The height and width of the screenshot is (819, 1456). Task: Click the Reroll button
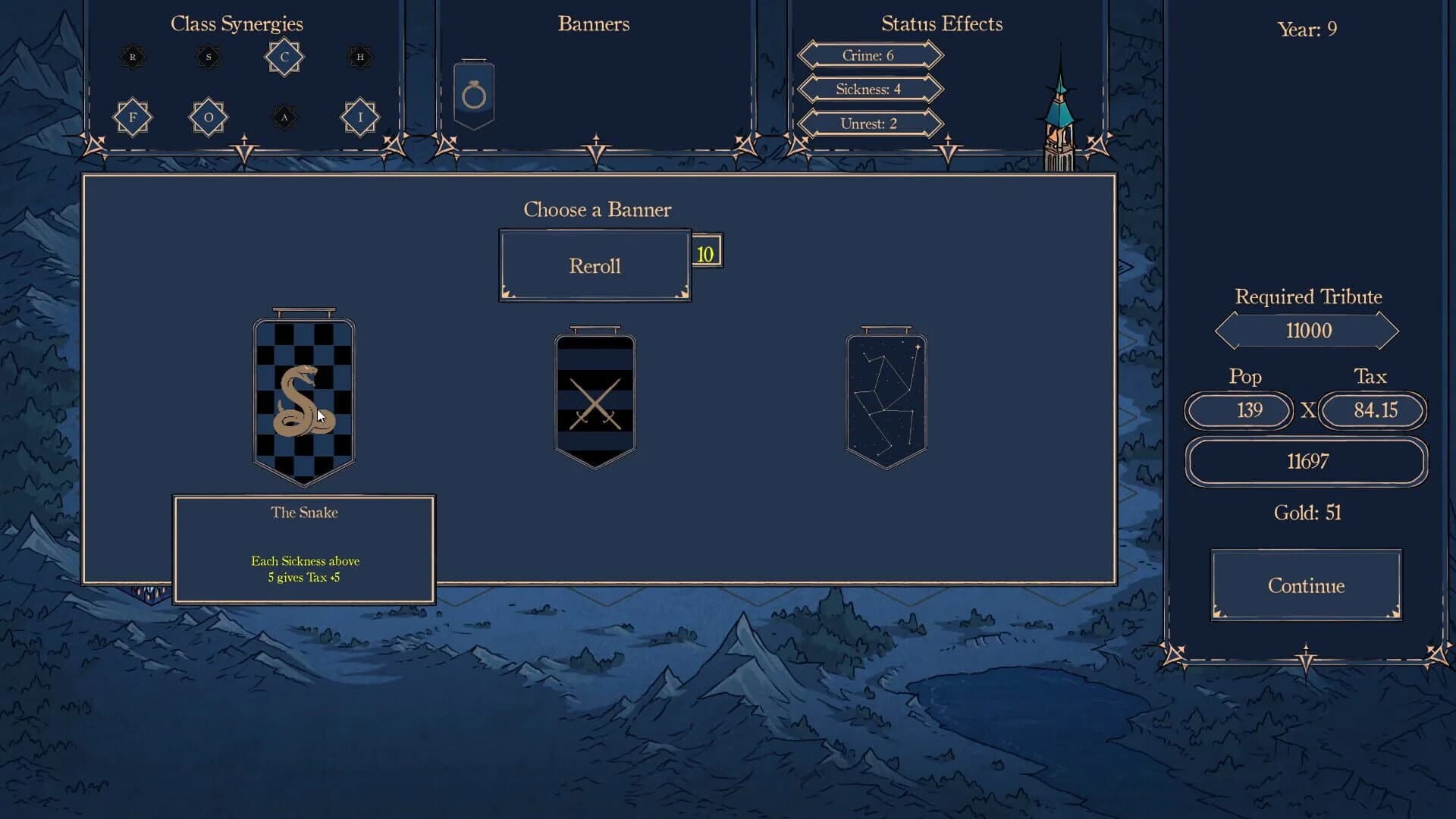pos(595,265)
